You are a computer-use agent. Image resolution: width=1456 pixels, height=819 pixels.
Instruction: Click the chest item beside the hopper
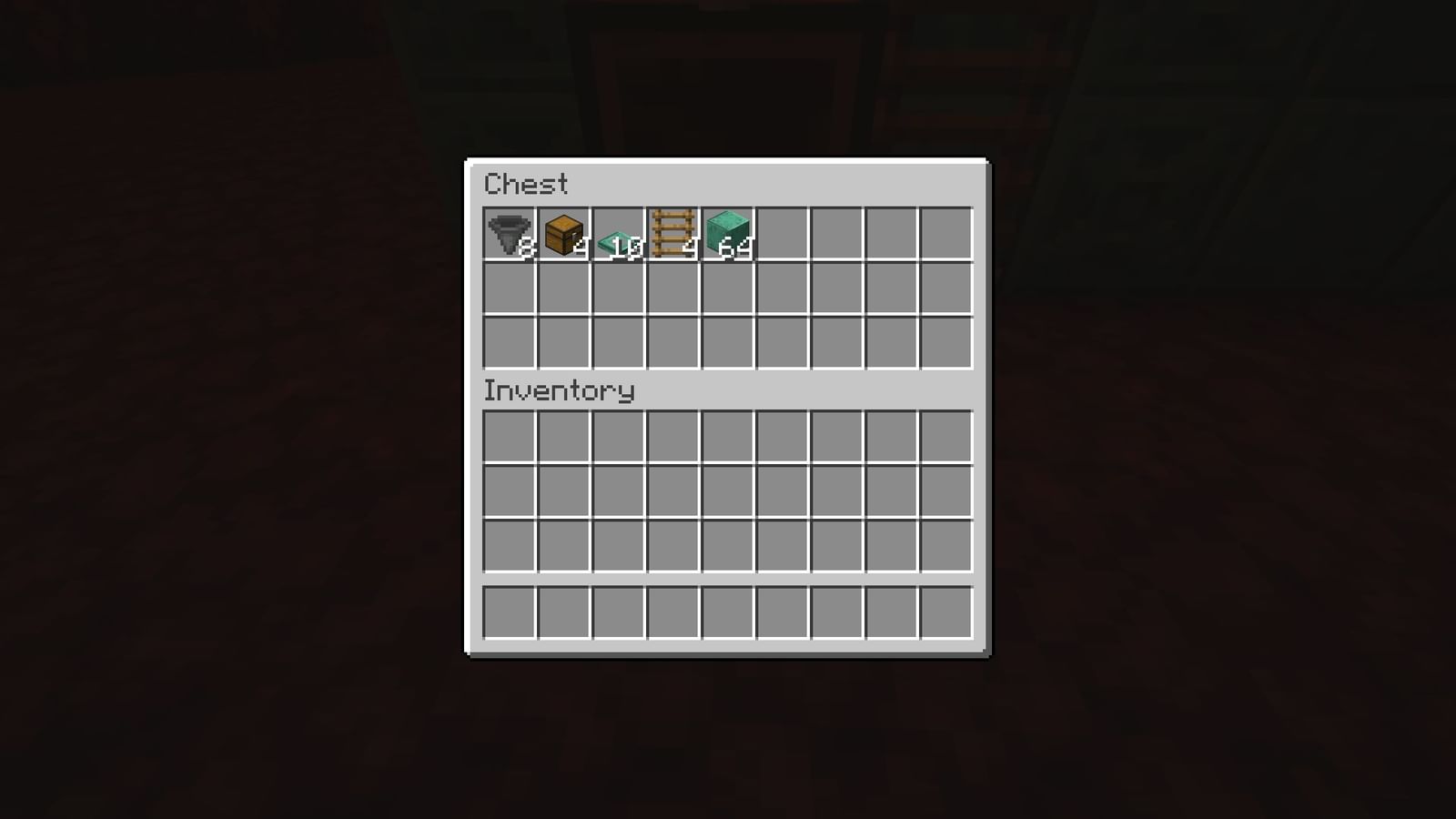coord(564,235)
